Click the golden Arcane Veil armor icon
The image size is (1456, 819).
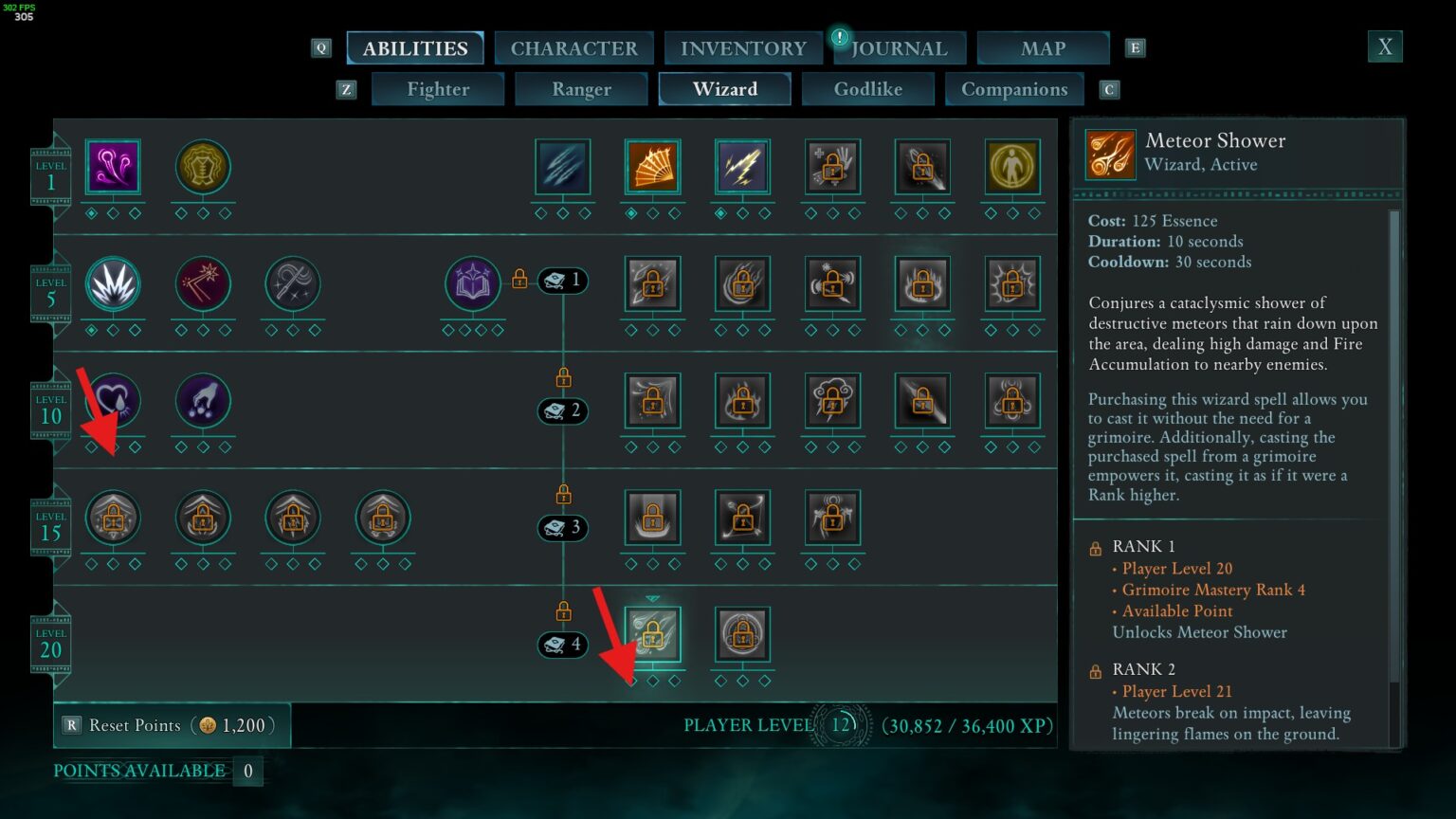(x=202, y=166)
